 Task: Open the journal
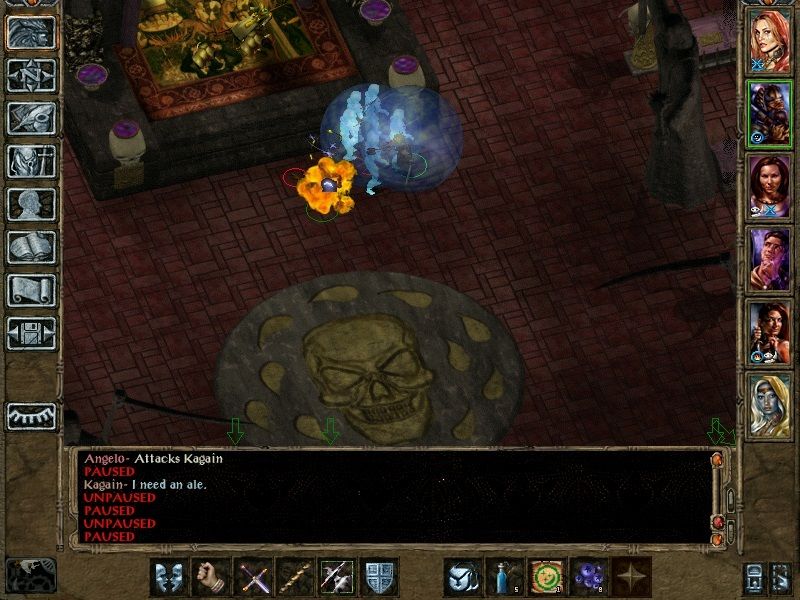coord(31,118)
